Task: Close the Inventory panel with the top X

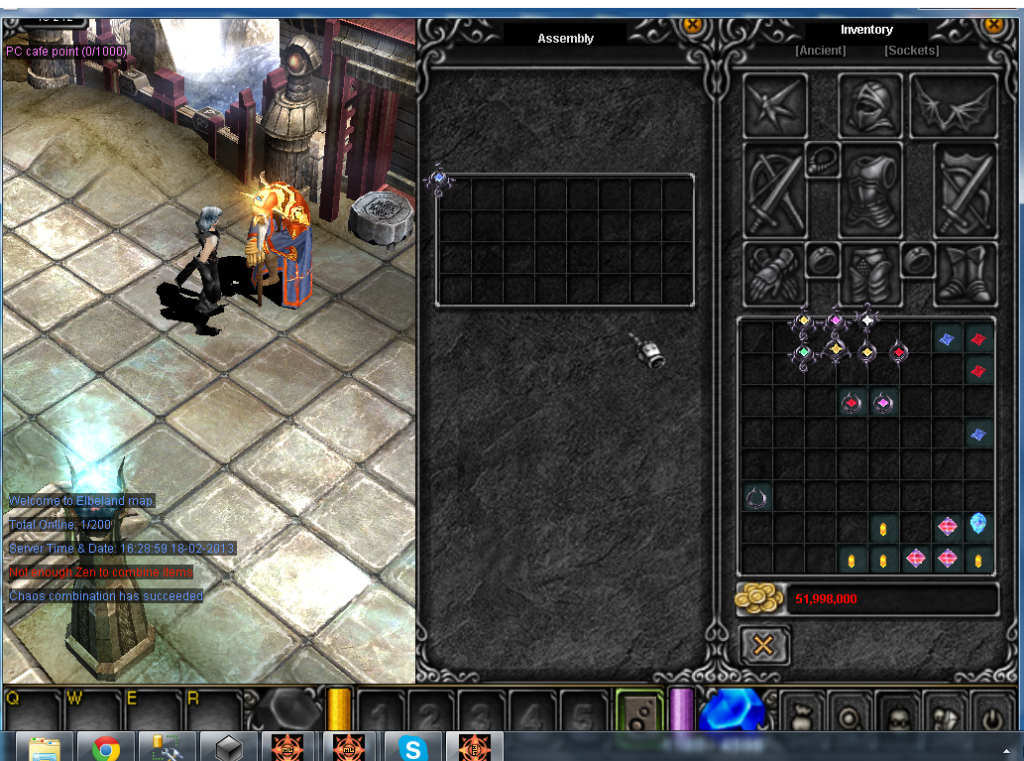Action: point(994,25)
